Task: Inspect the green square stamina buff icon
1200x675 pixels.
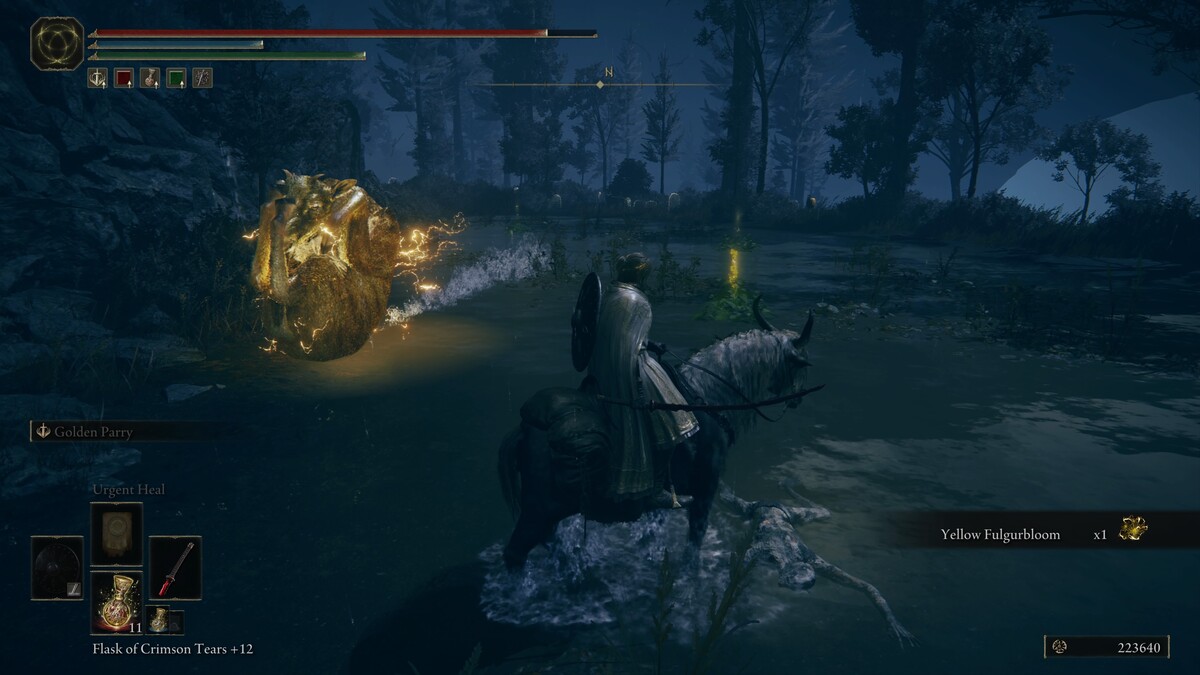Action: [176, 78]
